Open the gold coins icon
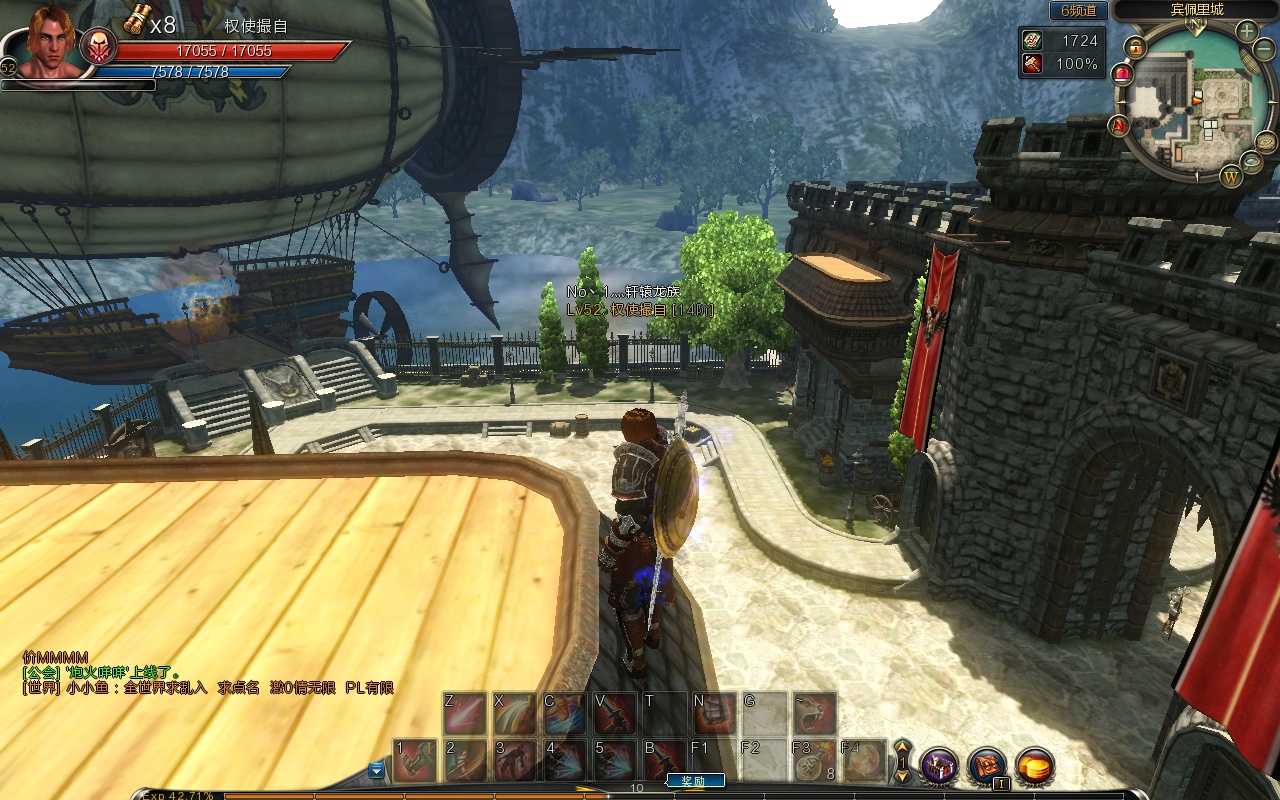This screenshot has height=800, width=1280. [1034, 766]
